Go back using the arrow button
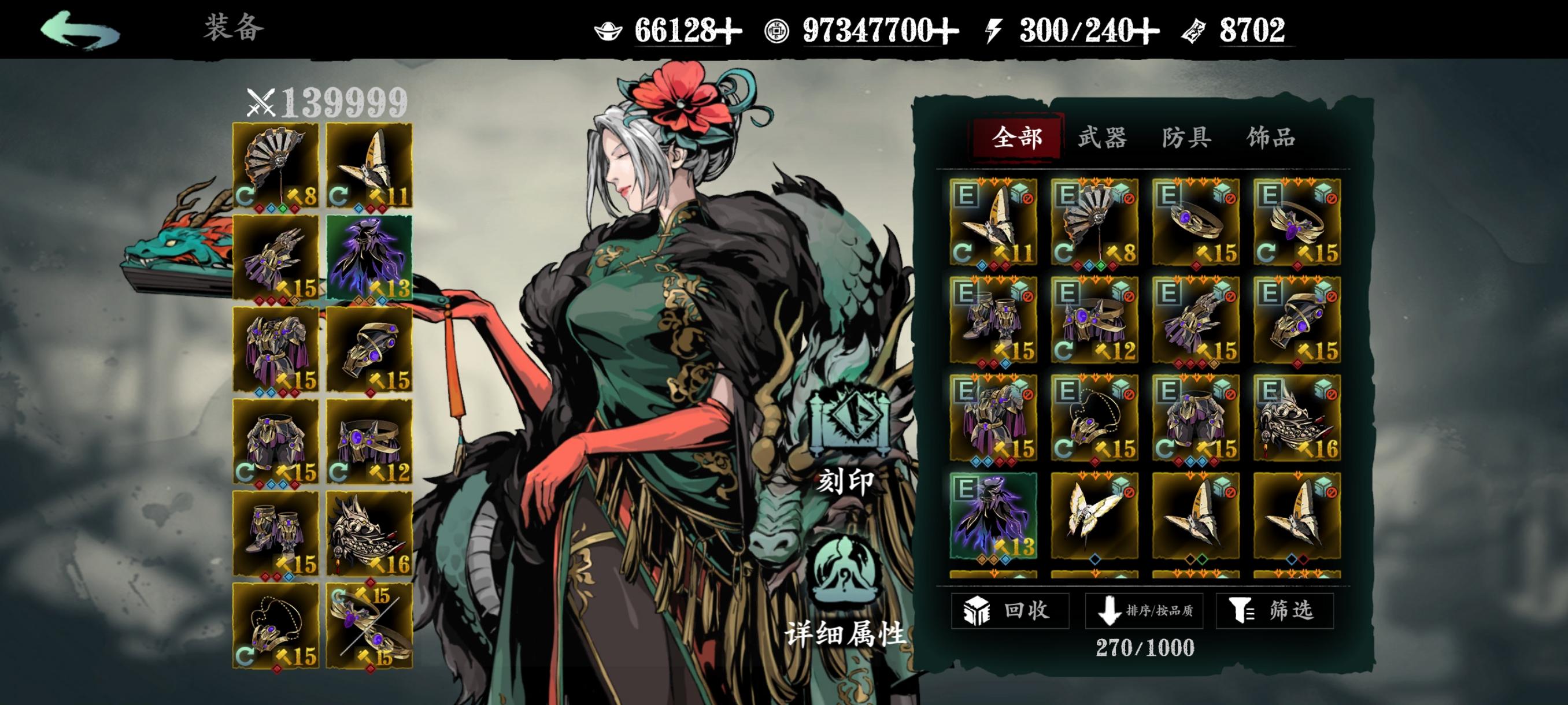The width and height of the screenshot is (1568, 705). [x=80, y=31]
